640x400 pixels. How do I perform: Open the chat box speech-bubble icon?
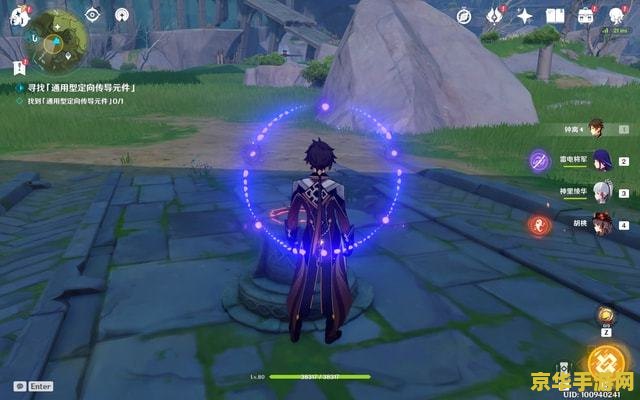[x=19, y=386]
